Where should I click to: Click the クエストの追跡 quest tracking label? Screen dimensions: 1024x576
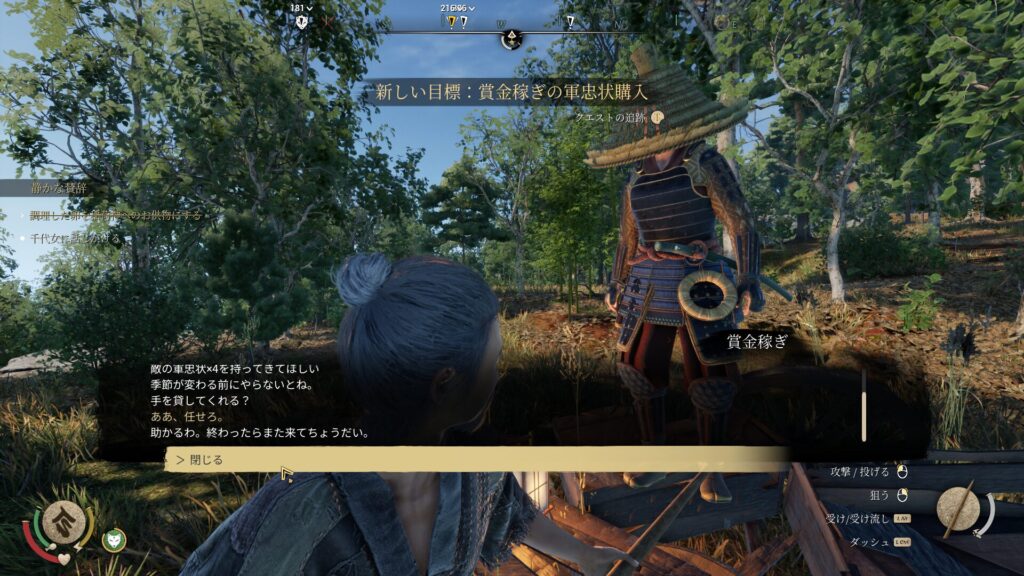[612, 117]
